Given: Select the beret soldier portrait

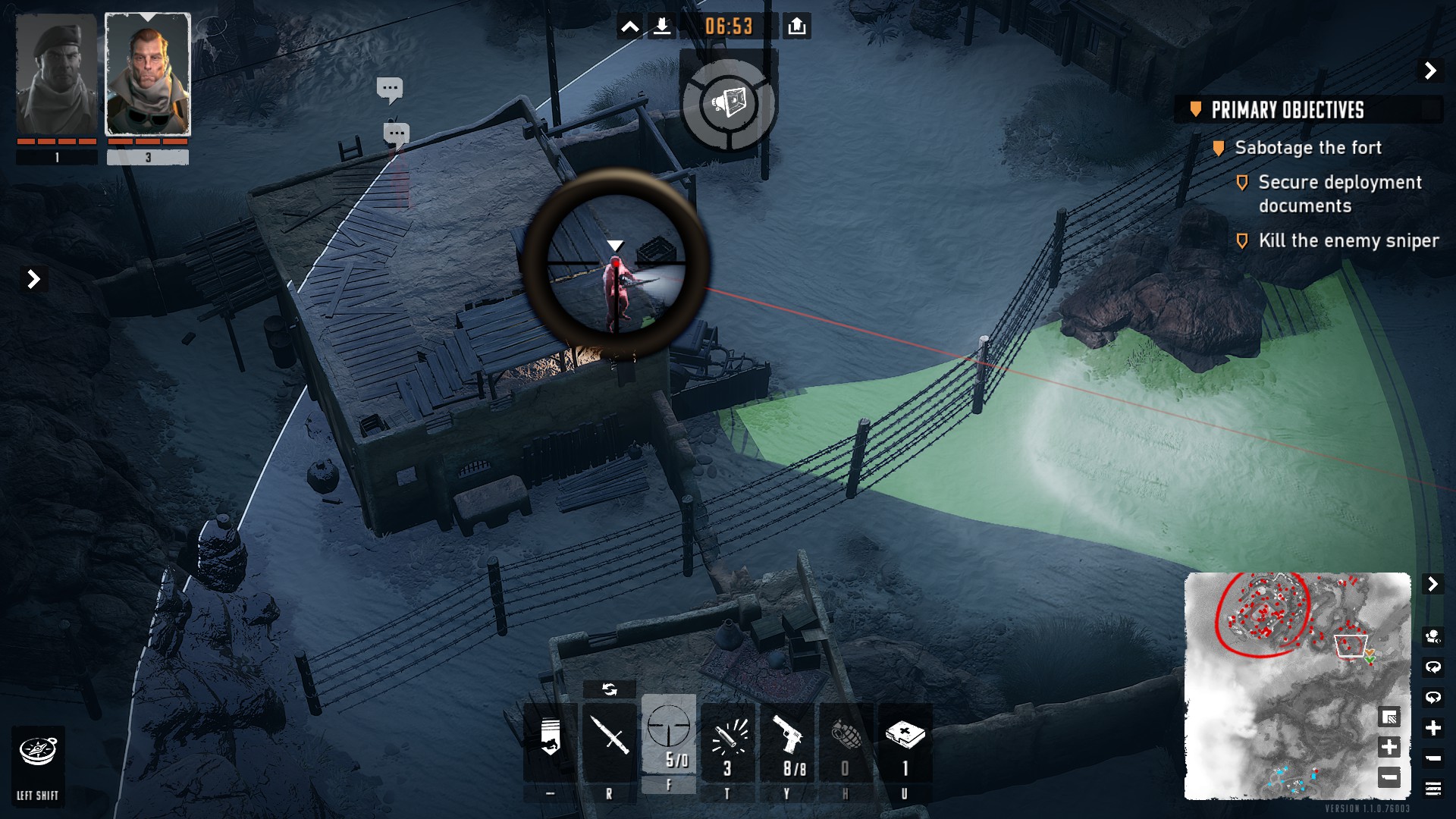Looking at the screenshot, I should [x=57, y=76].
